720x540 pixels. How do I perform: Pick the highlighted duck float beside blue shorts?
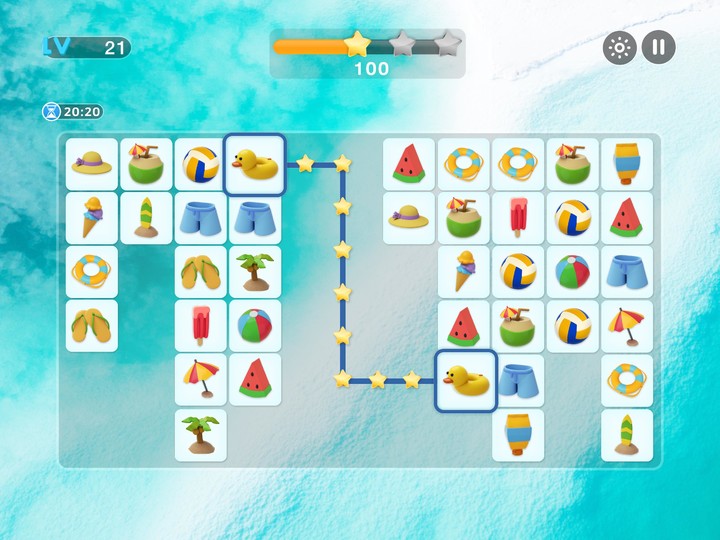466,381
